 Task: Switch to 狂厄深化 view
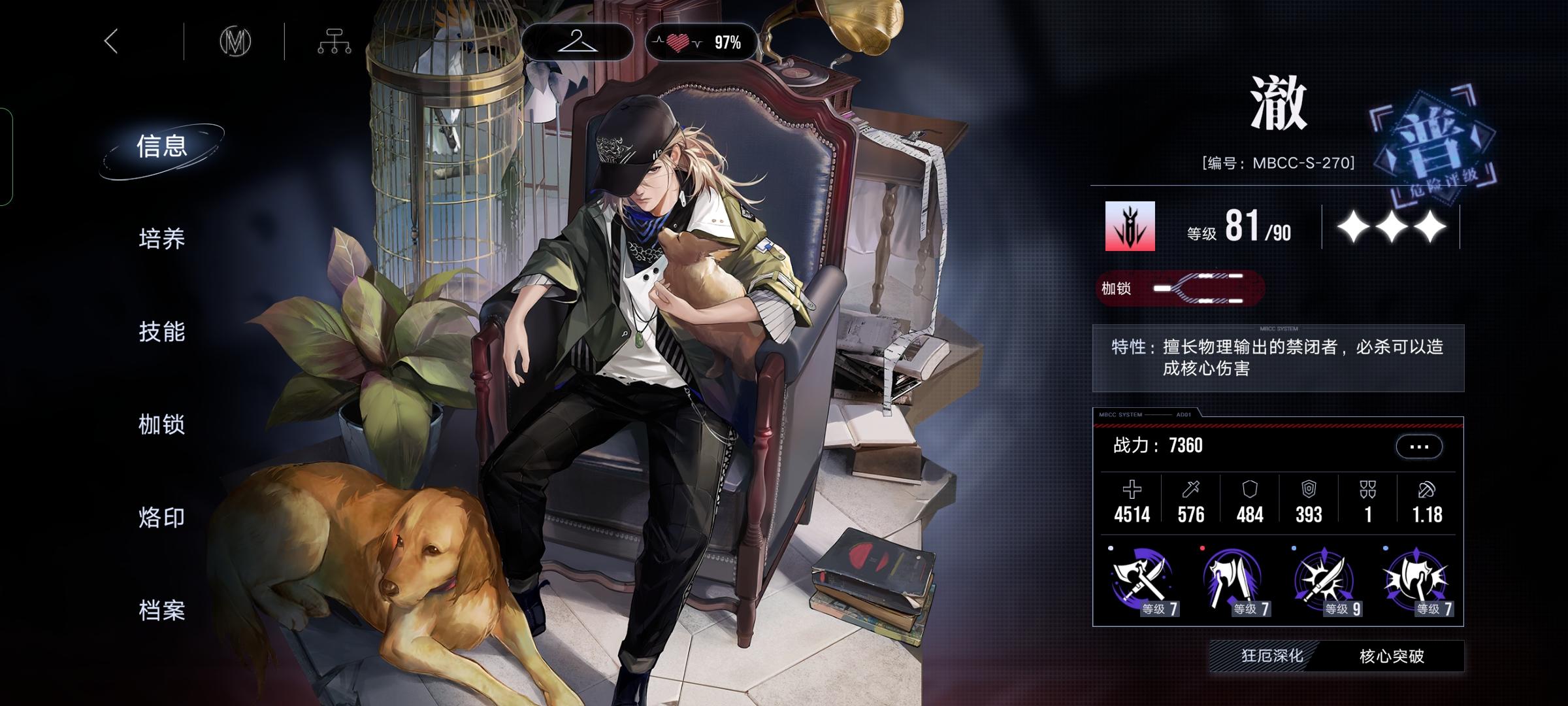pos(1271,656)
